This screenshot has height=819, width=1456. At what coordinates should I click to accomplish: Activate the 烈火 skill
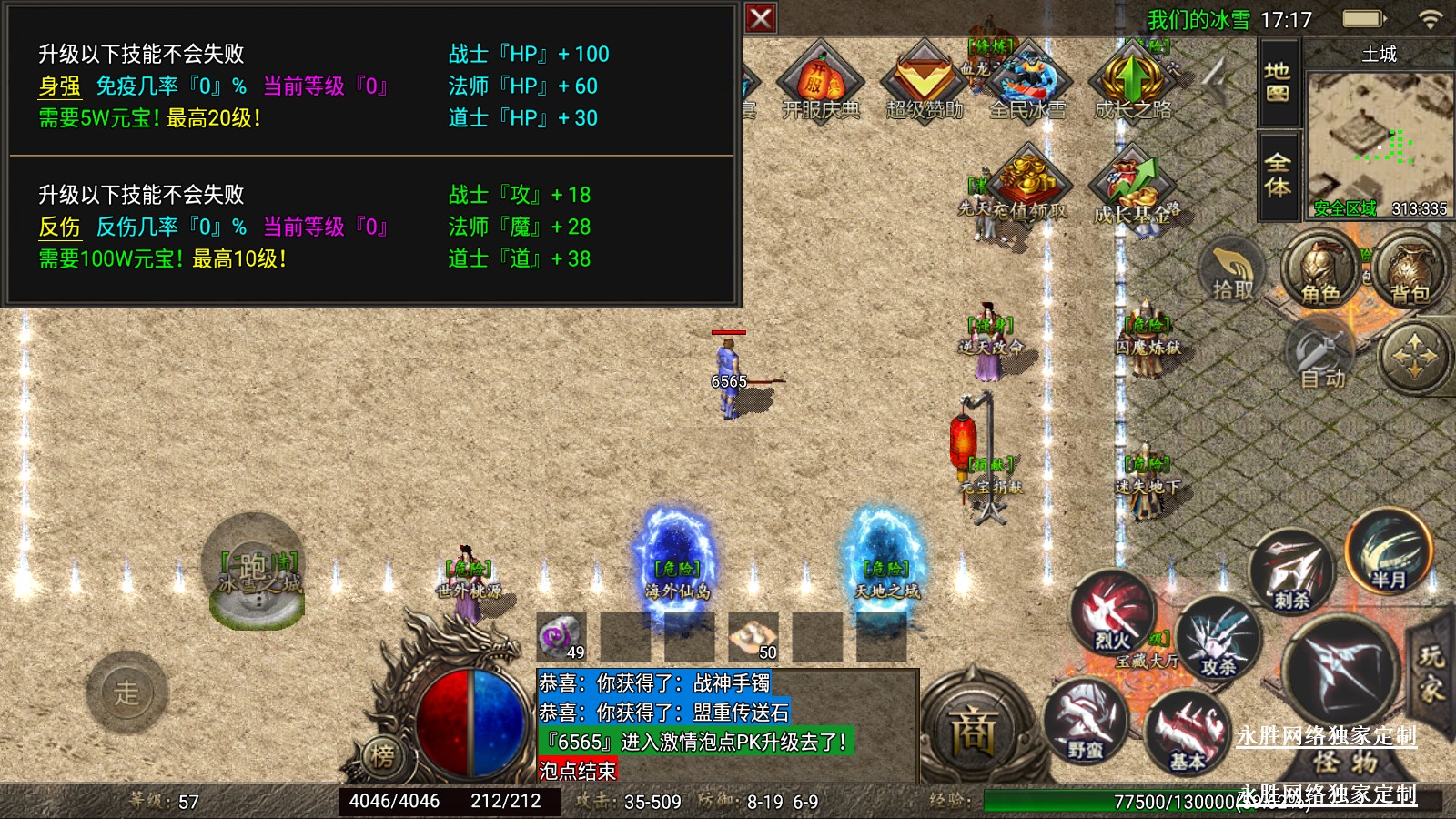[x=1112, y=615]
